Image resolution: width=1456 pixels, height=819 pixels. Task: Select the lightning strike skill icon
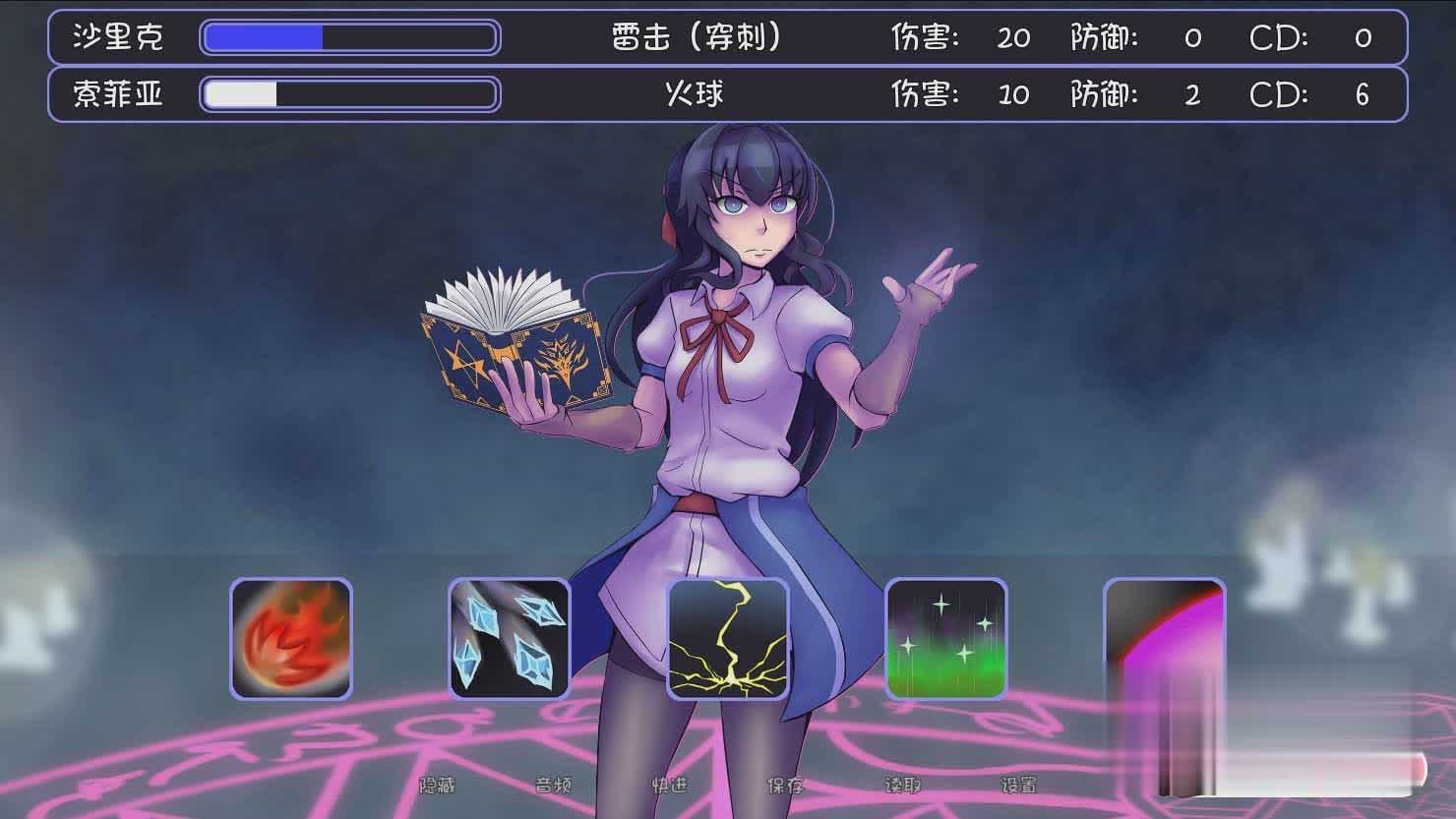point(728,639)
